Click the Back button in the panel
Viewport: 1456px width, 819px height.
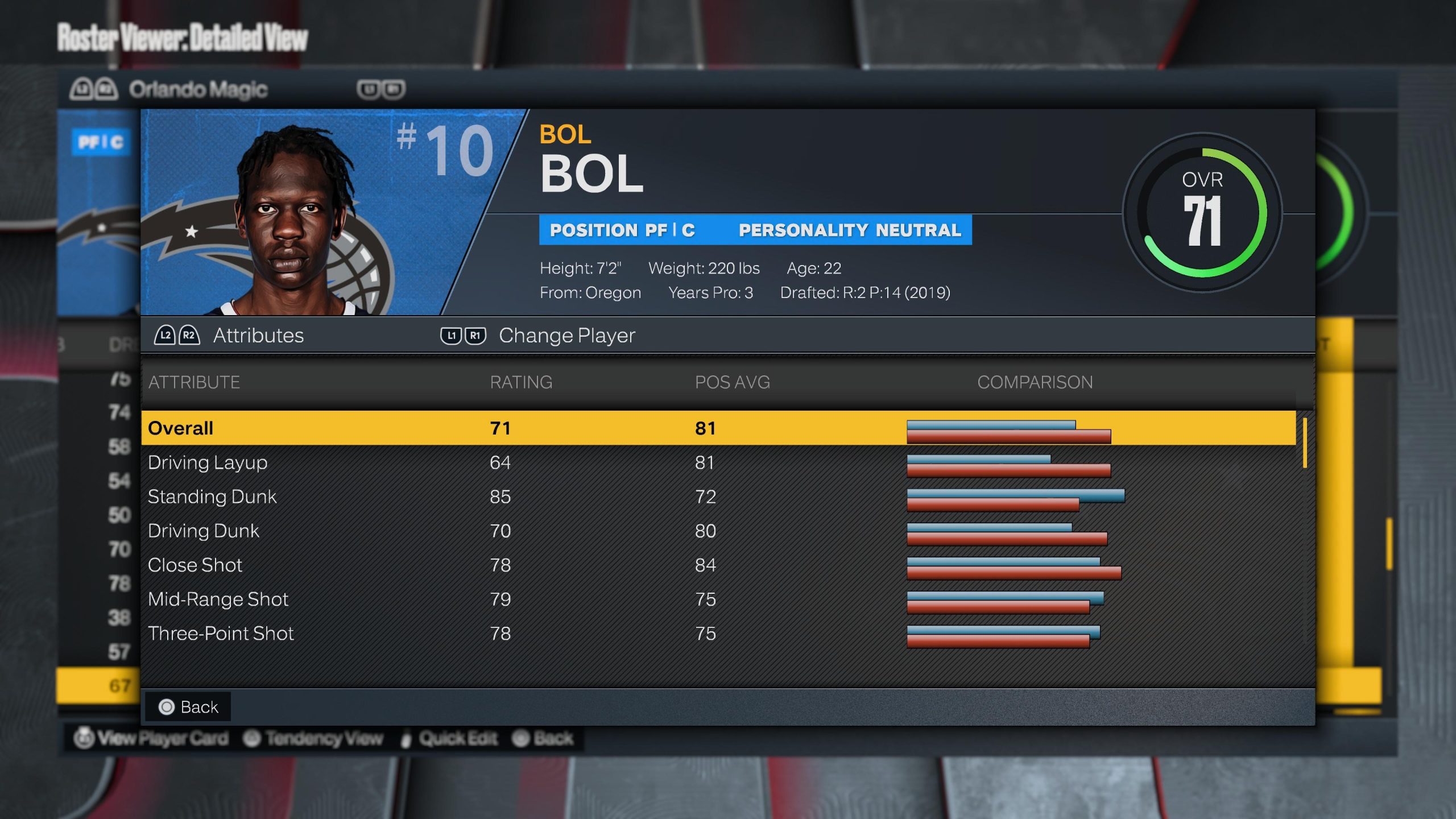[x=188, y=707]
